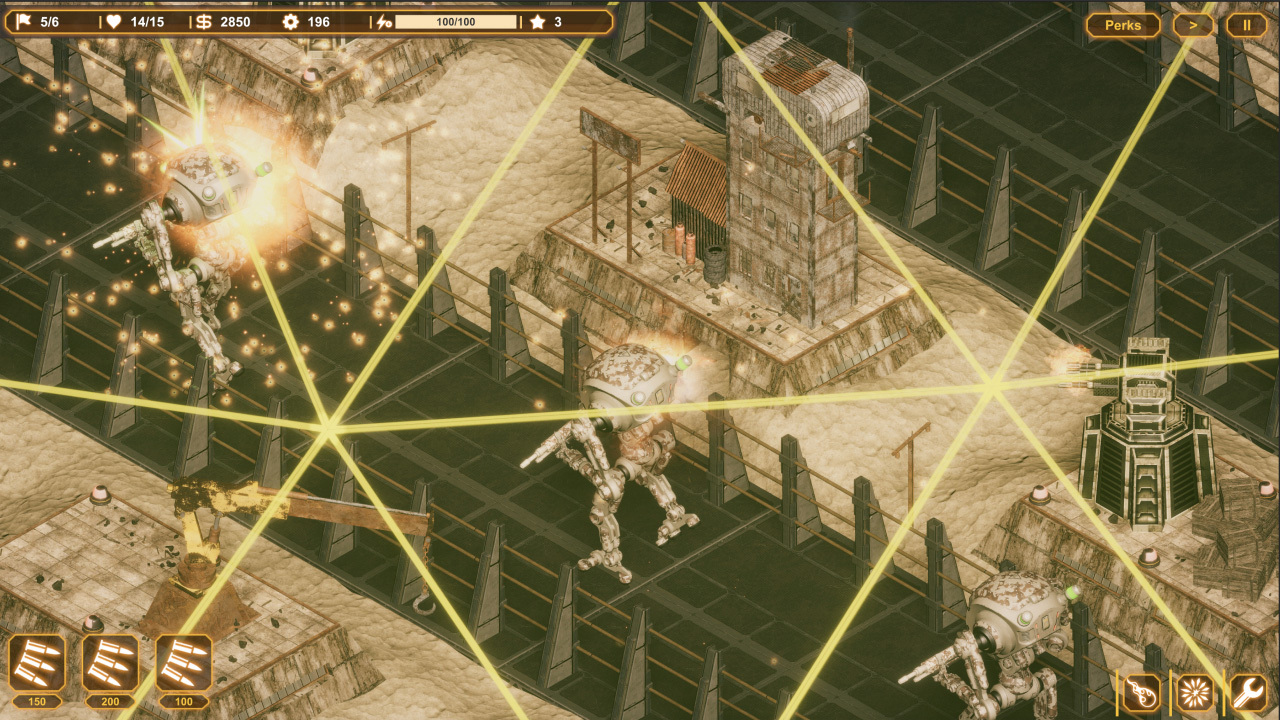Select the 200-round ammo type

(112, 662)
